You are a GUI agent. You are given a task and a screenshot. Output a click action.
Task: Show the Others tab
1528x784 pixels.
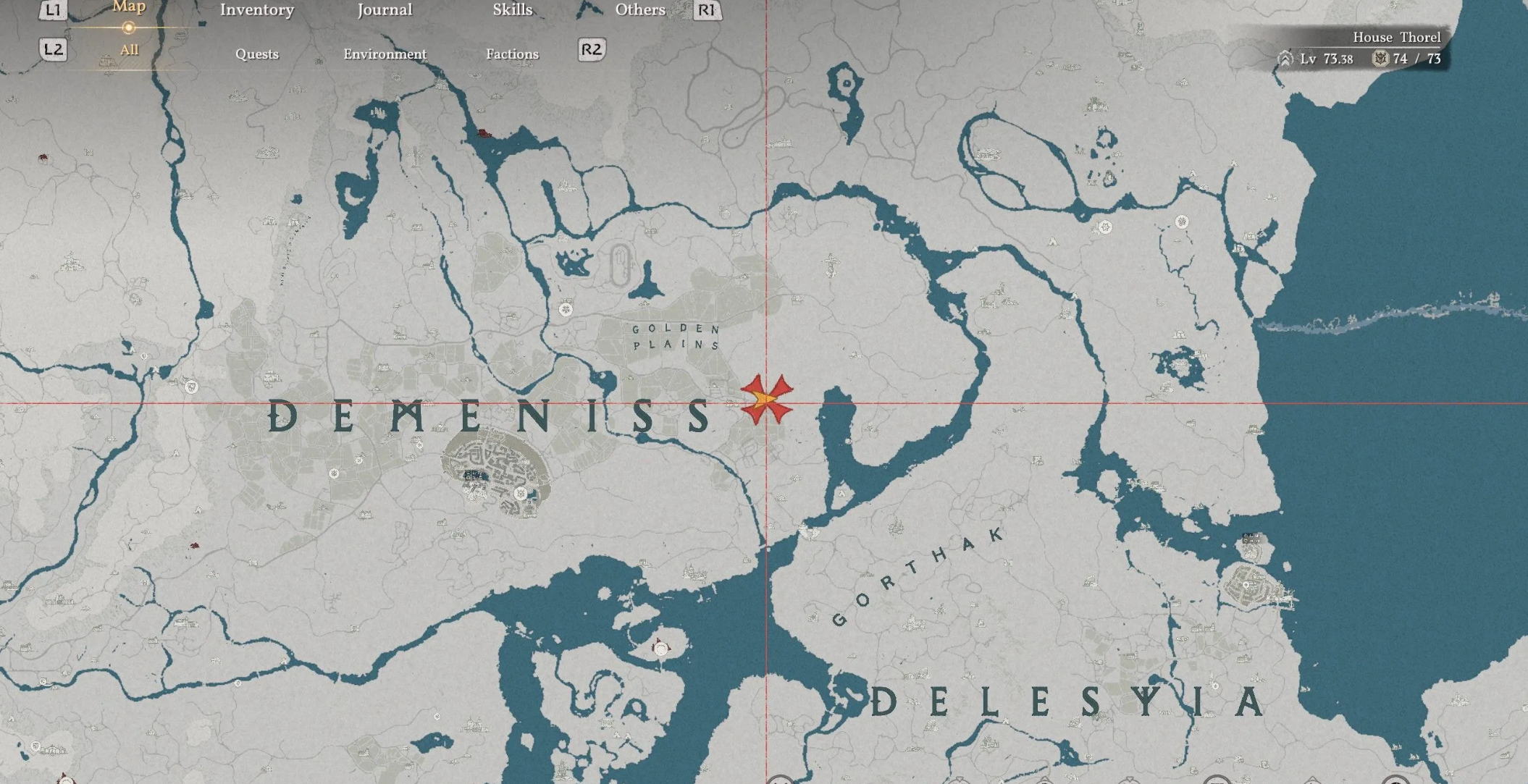[640, 10]
